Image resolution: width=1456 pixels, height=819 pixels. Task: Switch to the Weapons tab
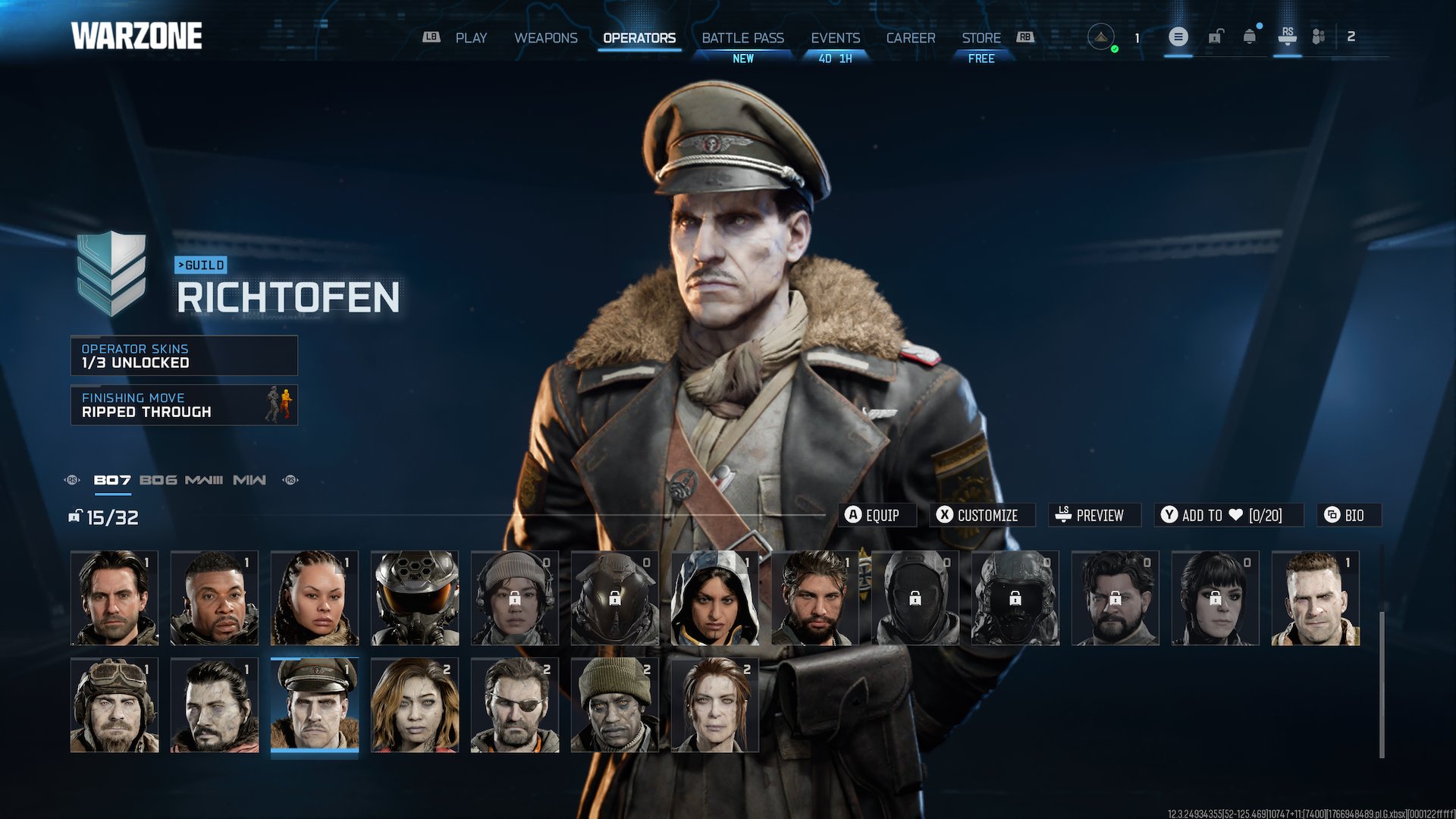(545, 38)
